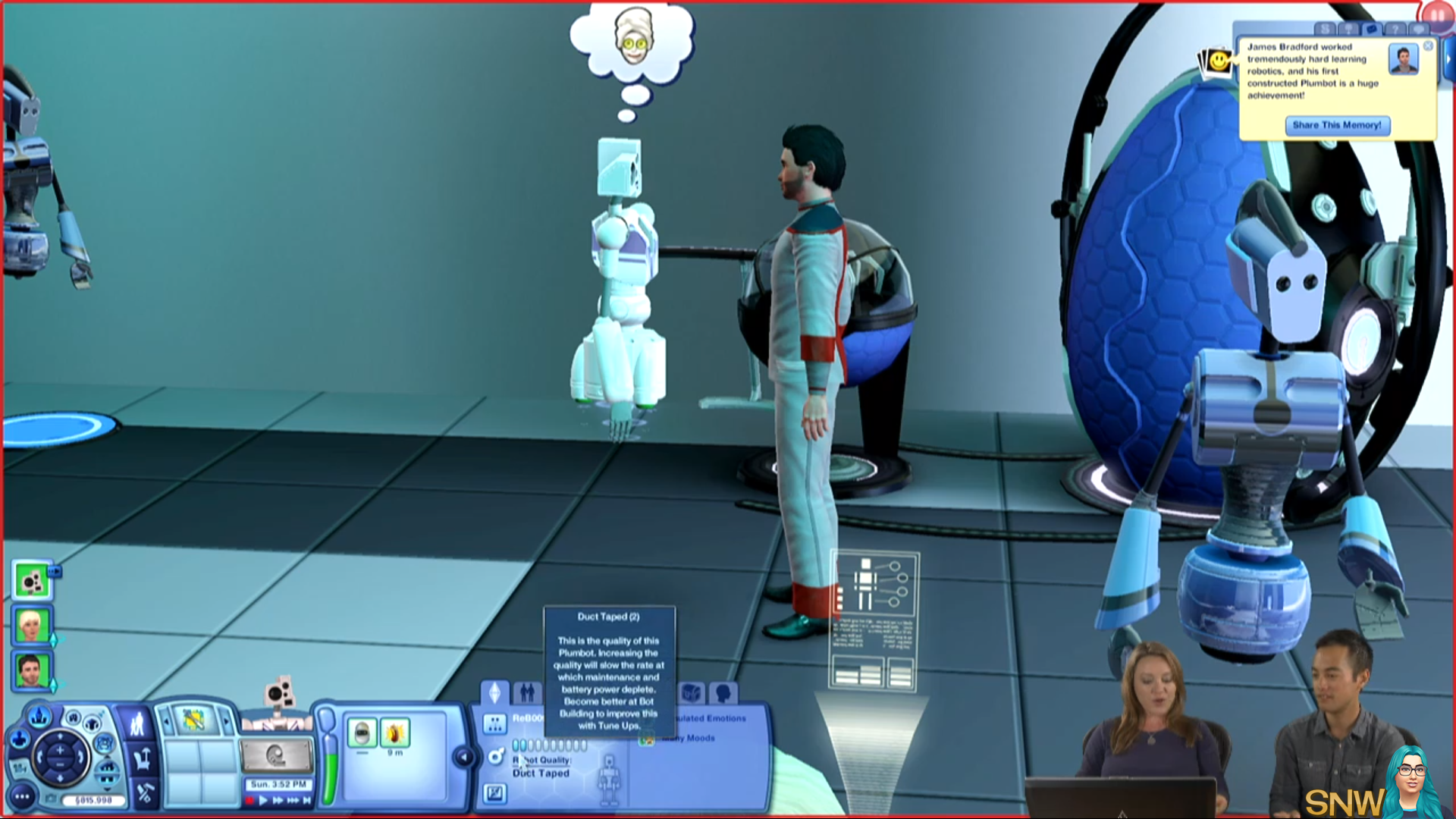Image resolution: width=1456 pixels, height=819 pixels.
Task: Enter Buy mode with the armchair icon
Action: [142, 758]
